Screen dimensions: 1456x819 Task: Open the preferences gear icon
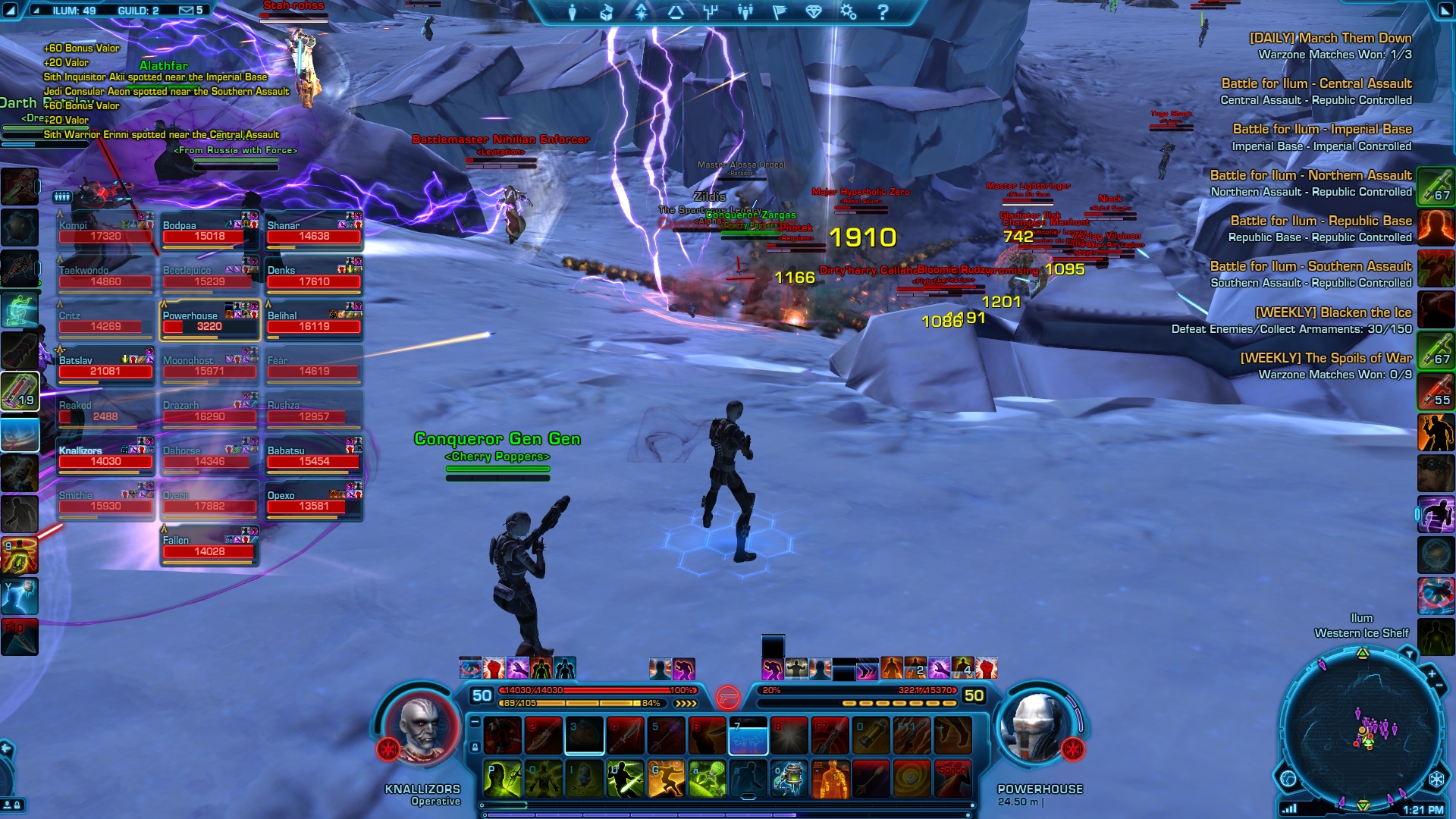coord(848,12)
